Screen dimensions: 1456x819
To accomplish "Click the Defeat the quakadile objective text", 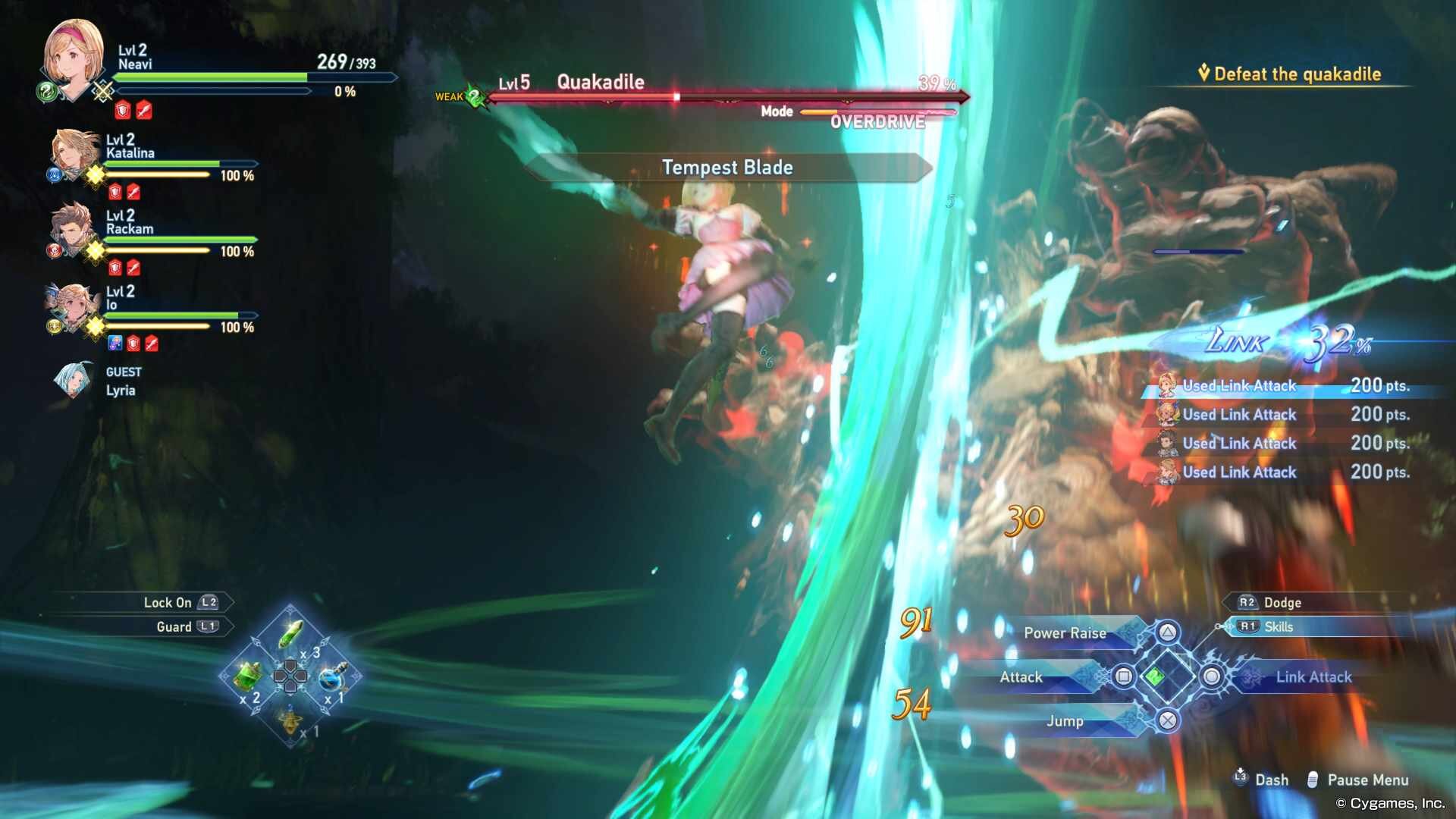I will click(x=1297, y=74).
